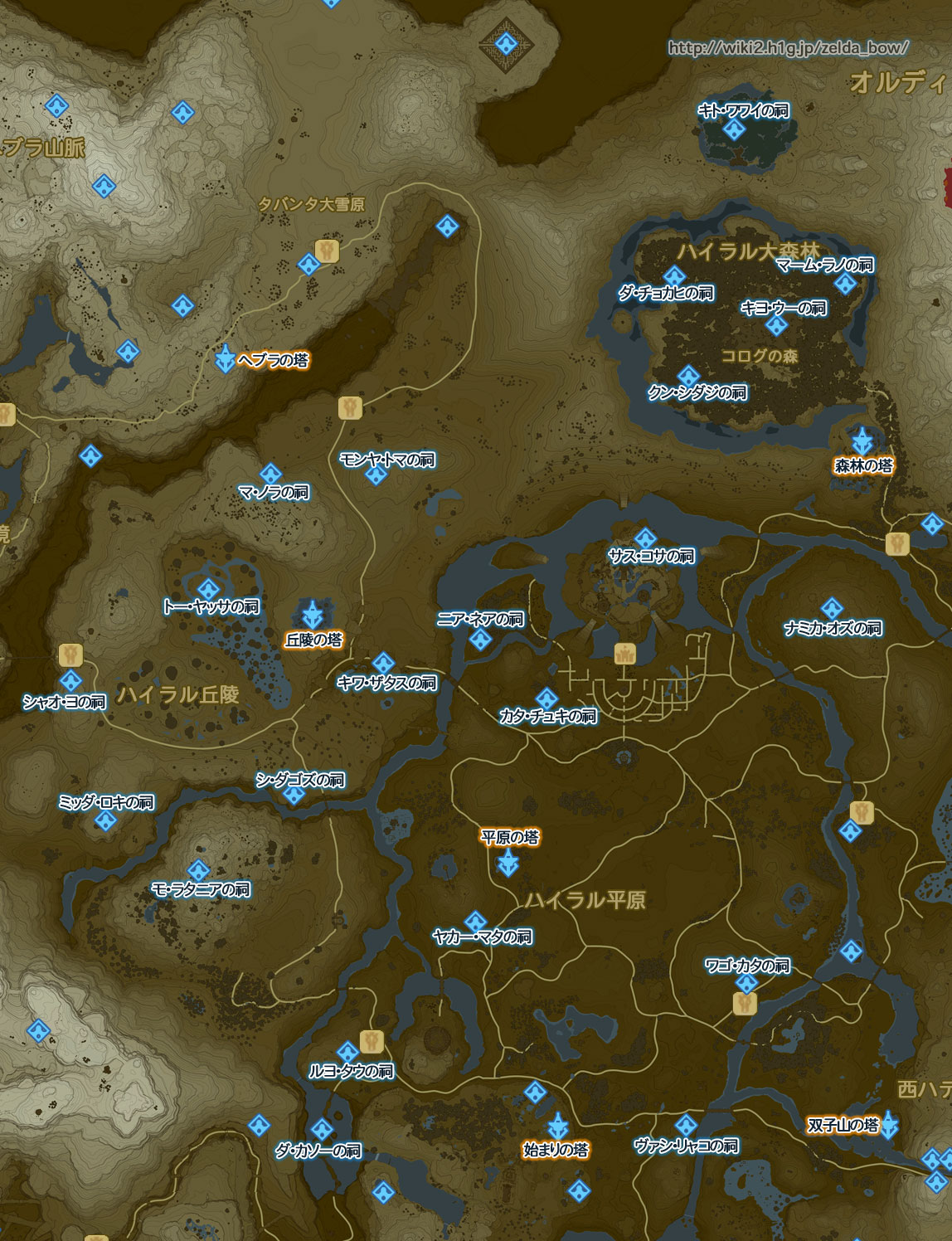Select the カタ・チュキの祠 shrine marker
The width and height of the screenshot is (952, 1241).
pyautogui.click(x=546, y=698)
